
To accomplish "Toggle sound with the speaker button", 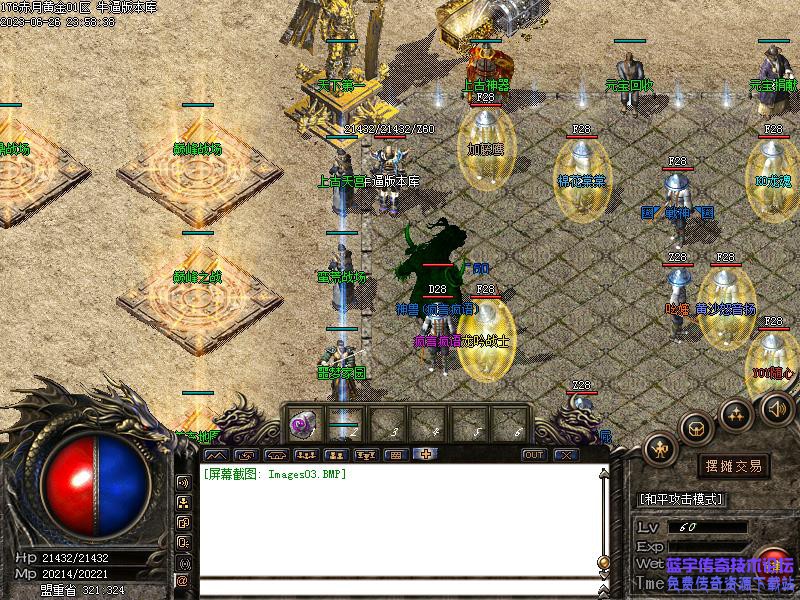I will (777, 407).
